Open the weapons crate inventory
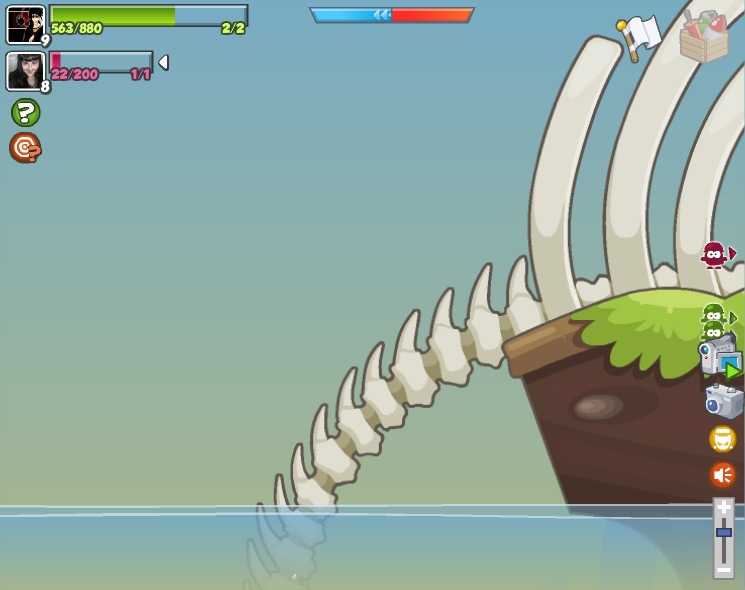This screenshot has height=590, width=745. click(x=704, y=37)
